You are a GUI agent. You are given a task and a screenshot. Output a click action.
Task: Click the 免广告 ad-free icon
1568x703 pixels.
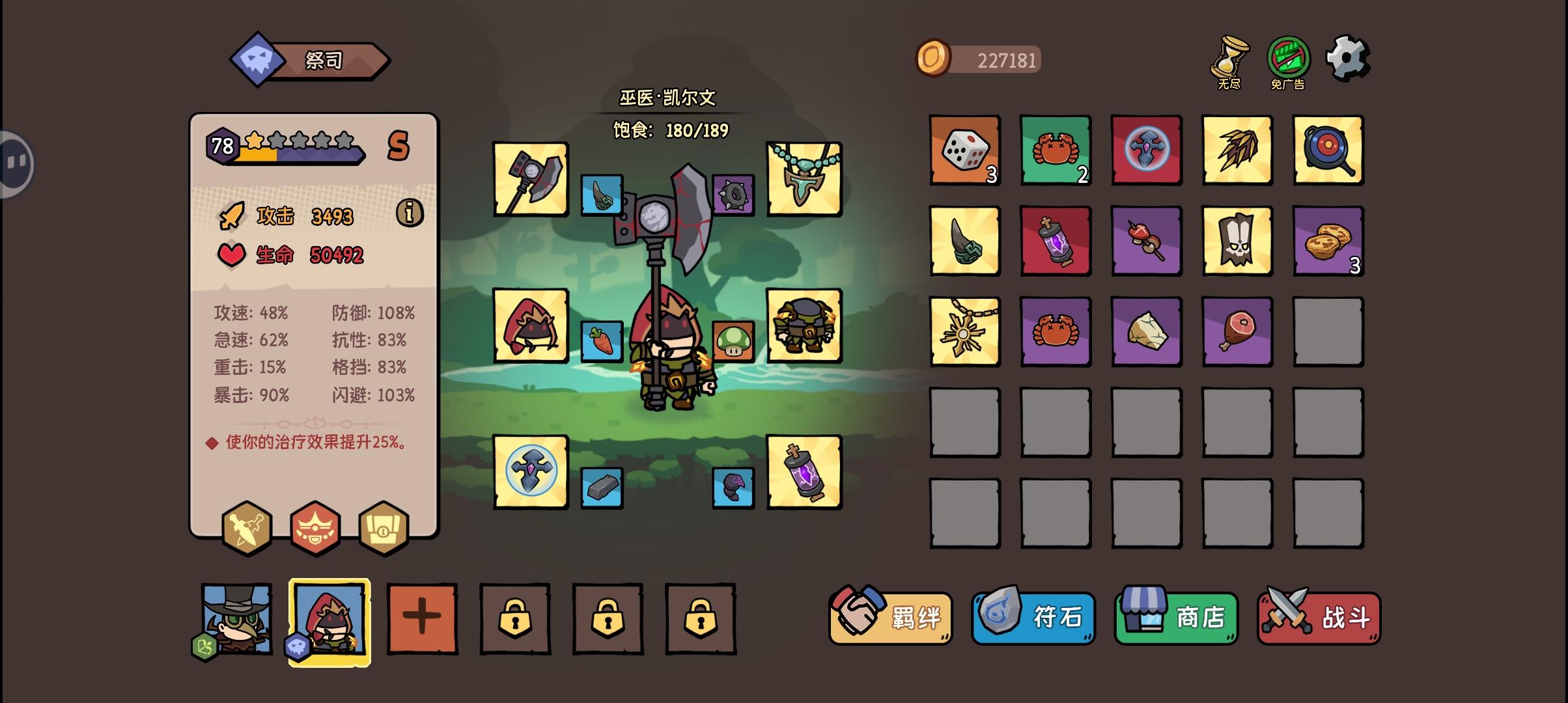pyautogui.click(x=1291, y=62)
